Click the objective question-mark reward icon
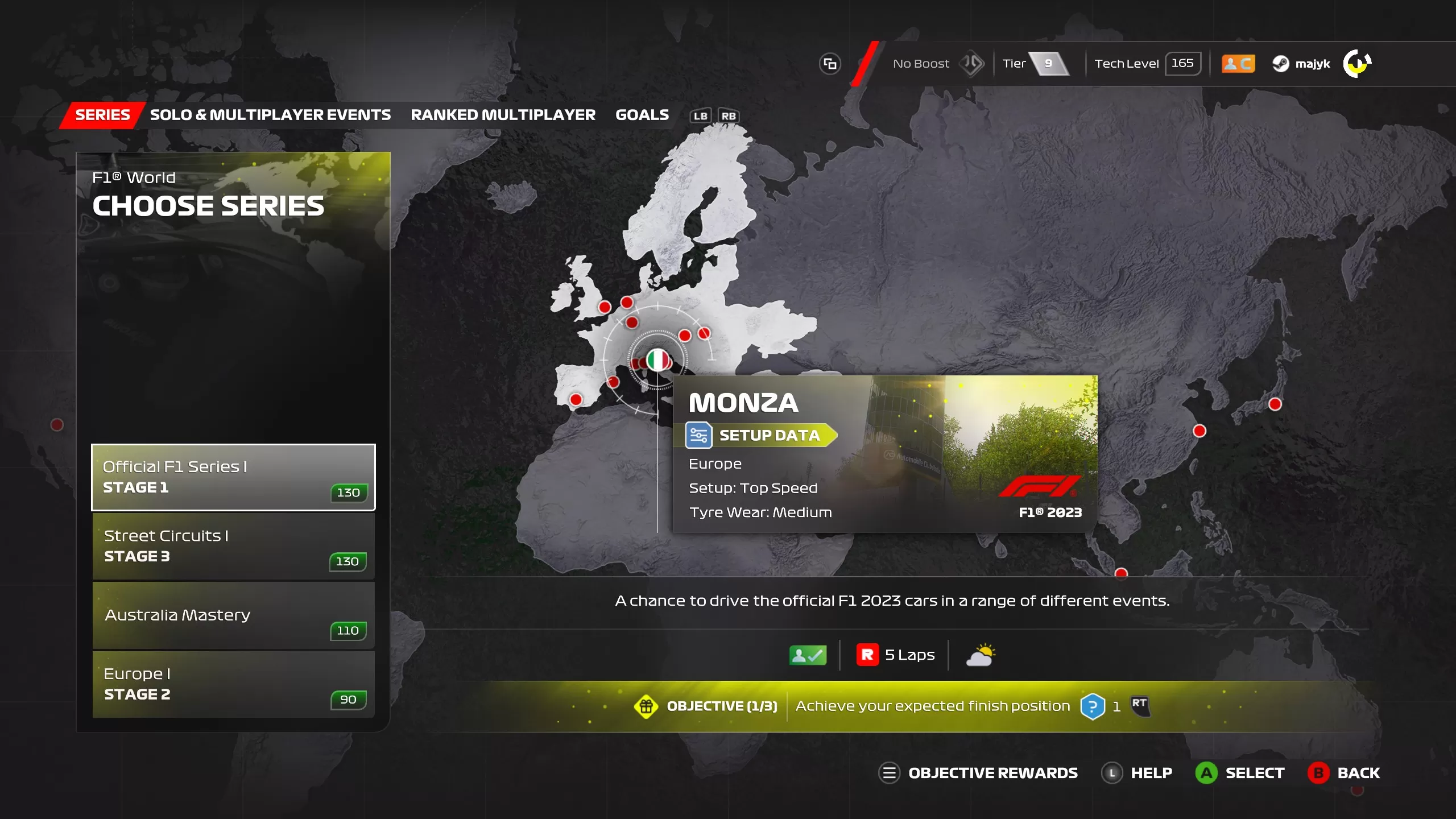The width and height of the screenshot is (1456, 819). [x=1092, y=706]
